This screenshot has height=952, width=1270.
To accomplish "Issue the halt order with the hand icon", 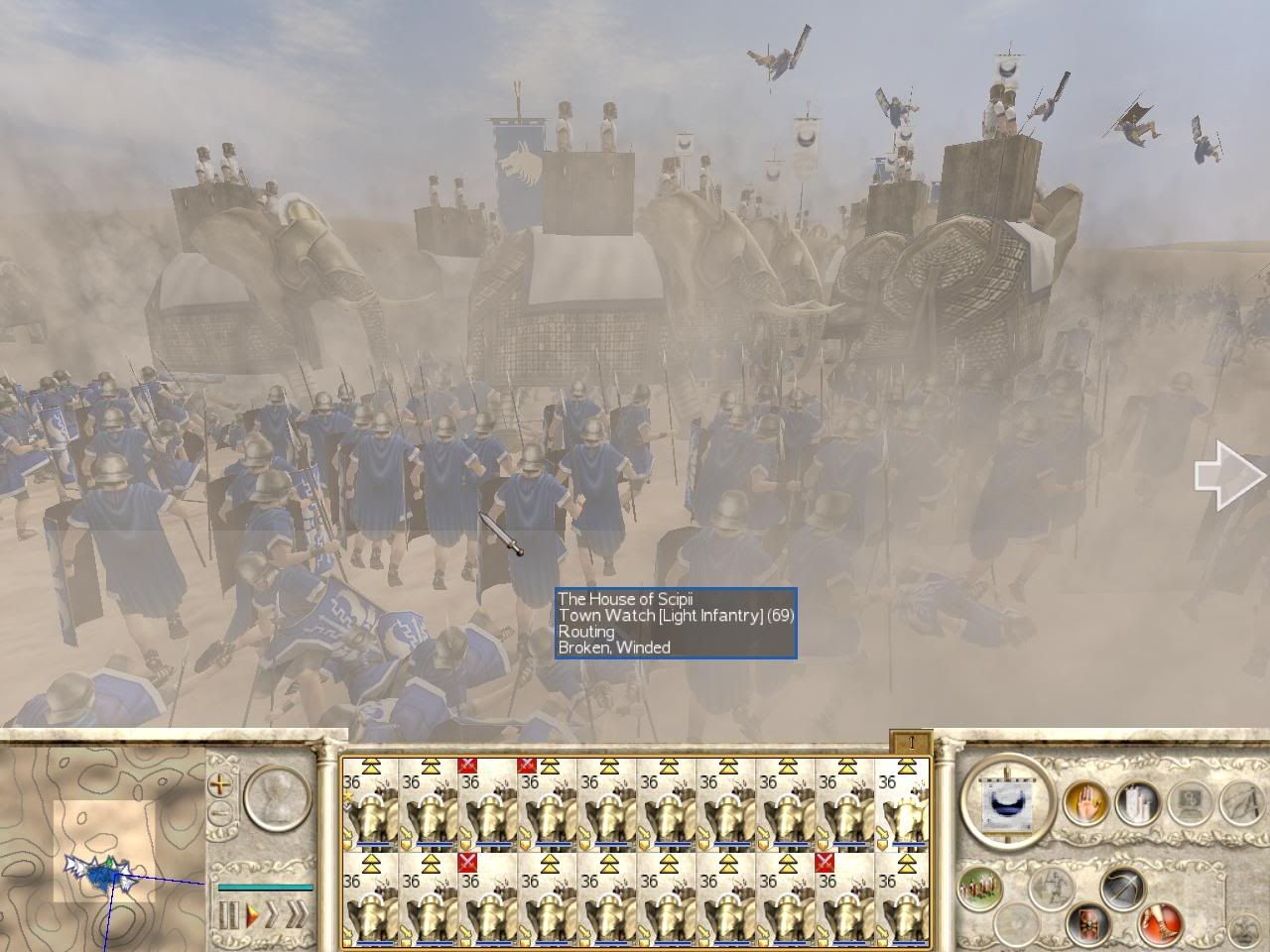I will click(1085, 801).
